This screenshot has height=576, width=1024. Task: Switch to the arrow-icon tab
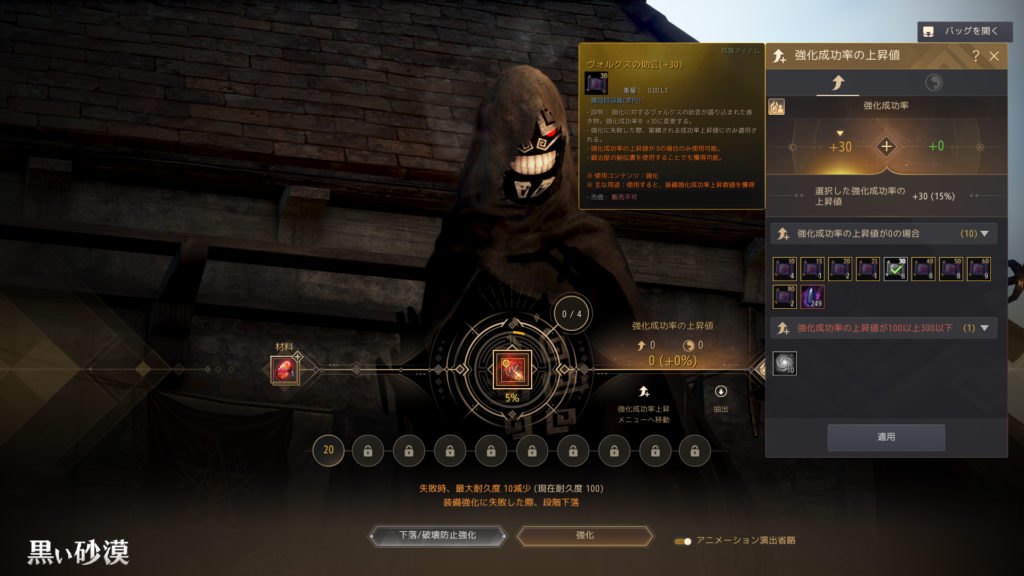pos(837,83)
